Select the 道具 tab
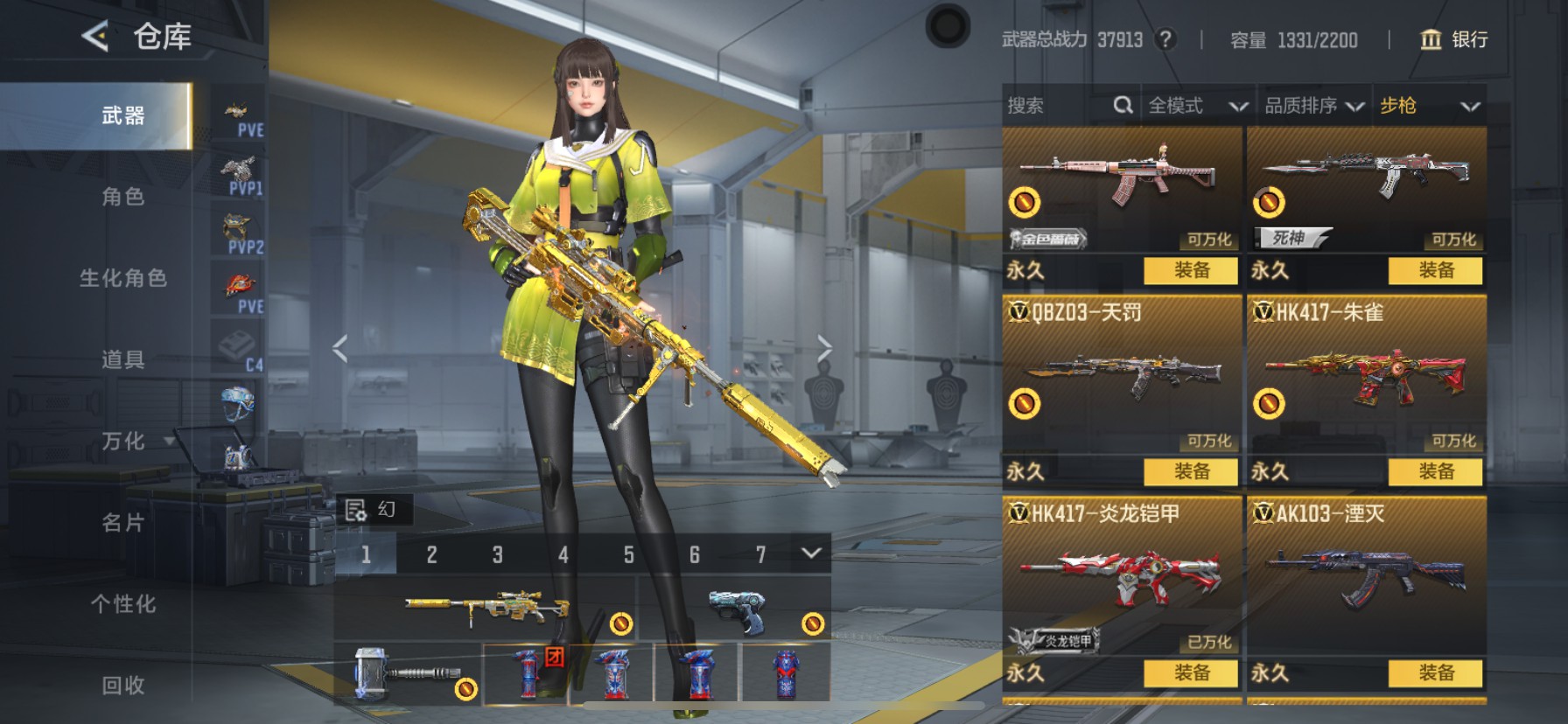 (122, 359)
